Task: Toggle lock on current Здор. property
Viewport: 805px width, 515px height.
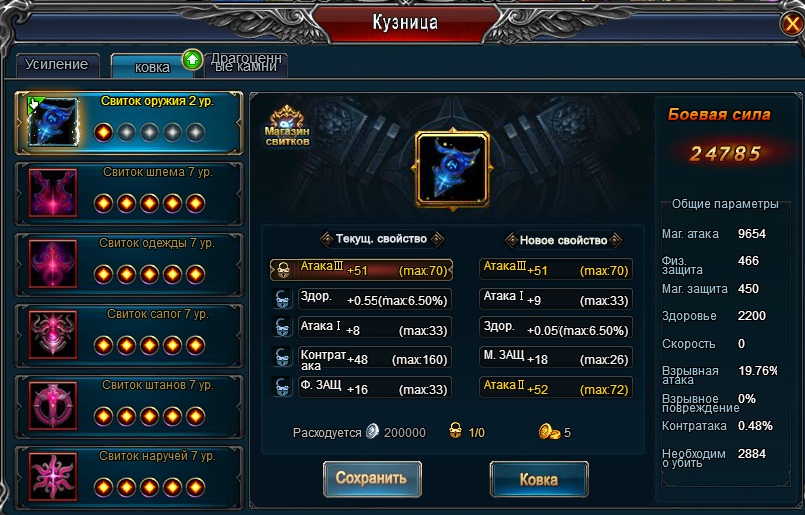Action: point(283,299)
